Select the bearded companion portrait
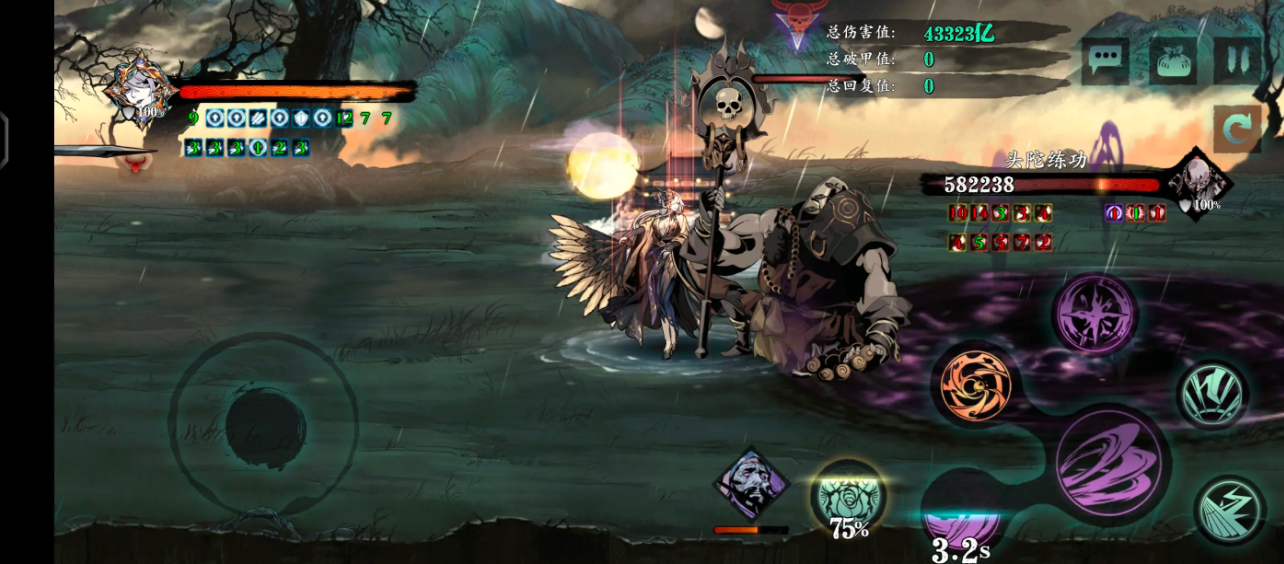The width and height of the screenshot is (1284, 564). (751, 484)
